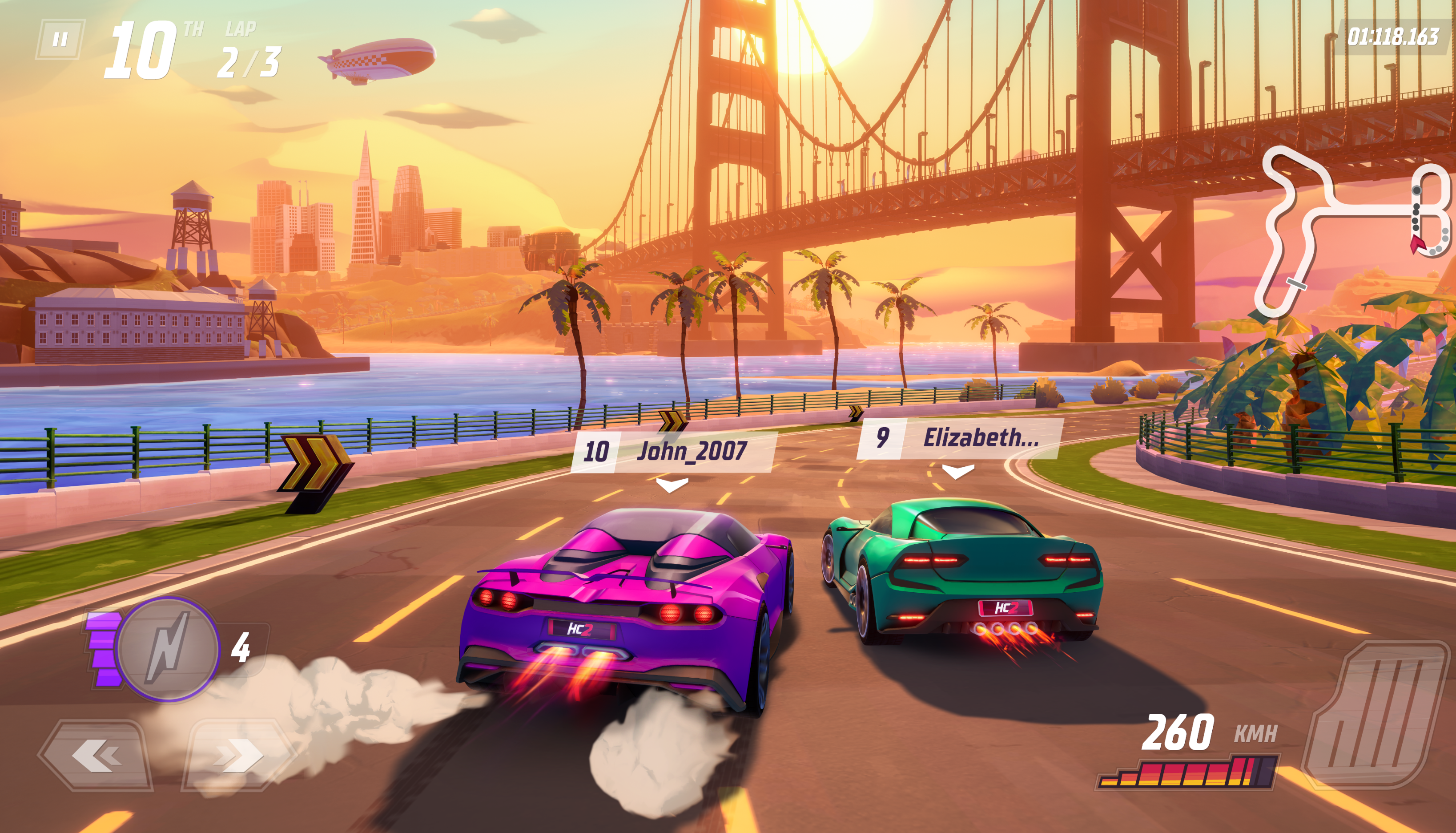Tap the brake pedal

pos(1378,714)
